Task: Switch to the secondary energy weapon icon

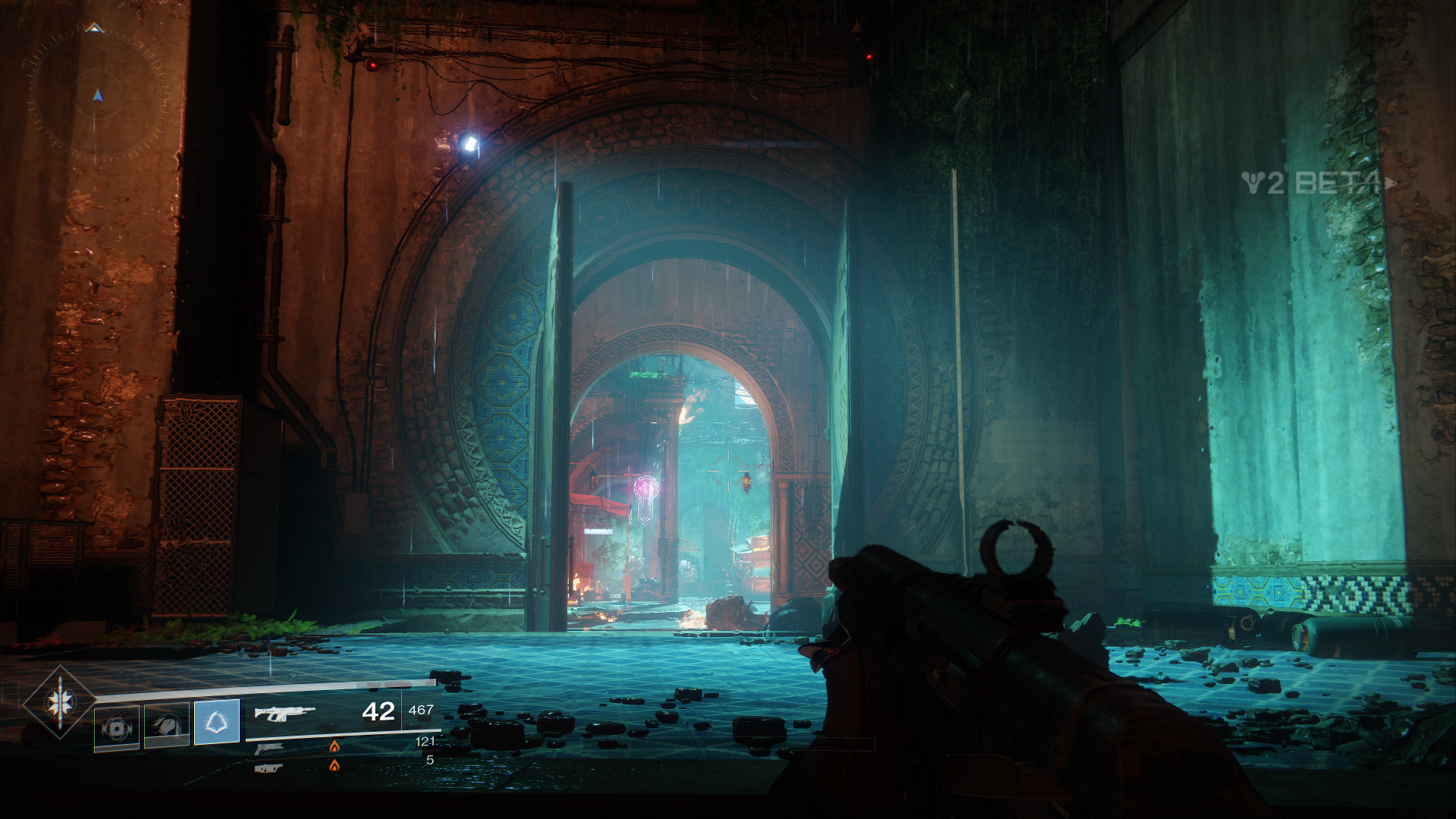Action: coord(268,748)
